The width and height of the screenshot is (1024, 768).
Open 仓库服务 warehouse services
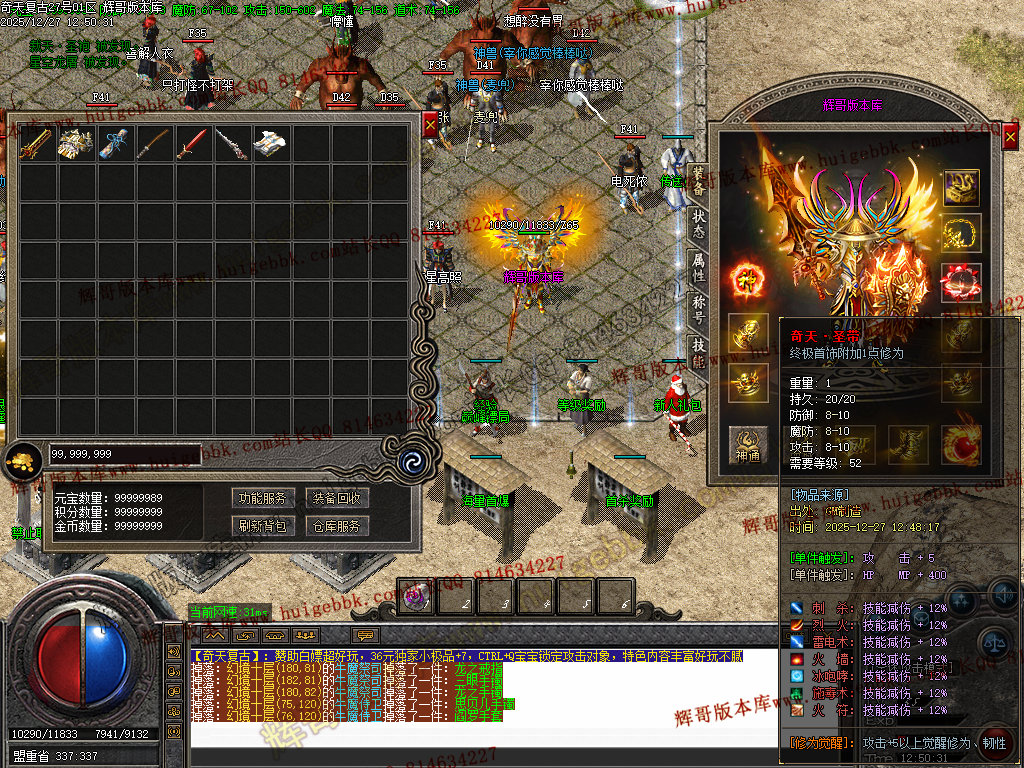pyautogui.click(x=336, y=525)
